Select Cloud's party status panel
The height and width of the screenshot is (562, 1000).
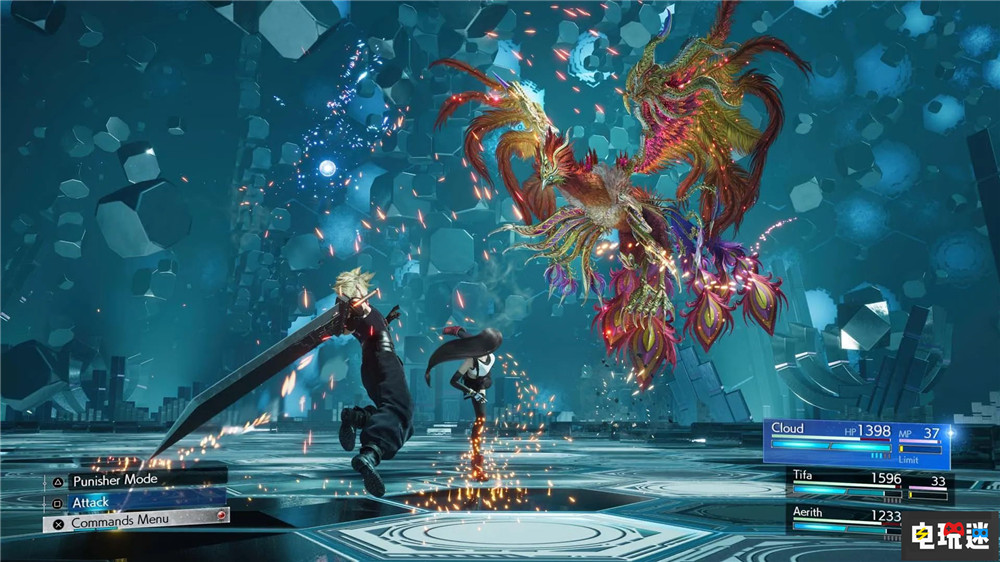856,441
